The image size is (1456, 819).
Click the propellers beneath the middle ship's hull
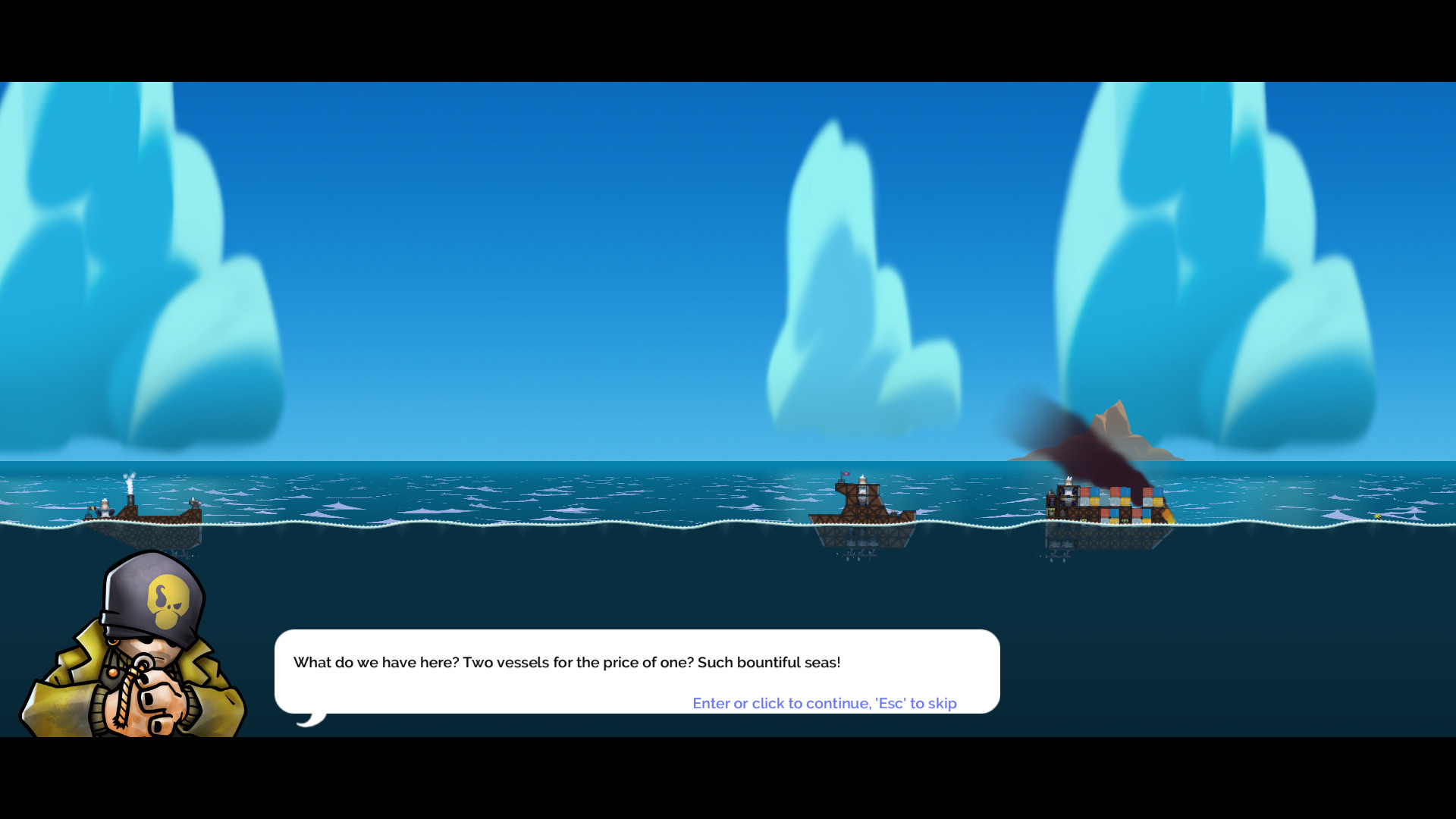860,555
